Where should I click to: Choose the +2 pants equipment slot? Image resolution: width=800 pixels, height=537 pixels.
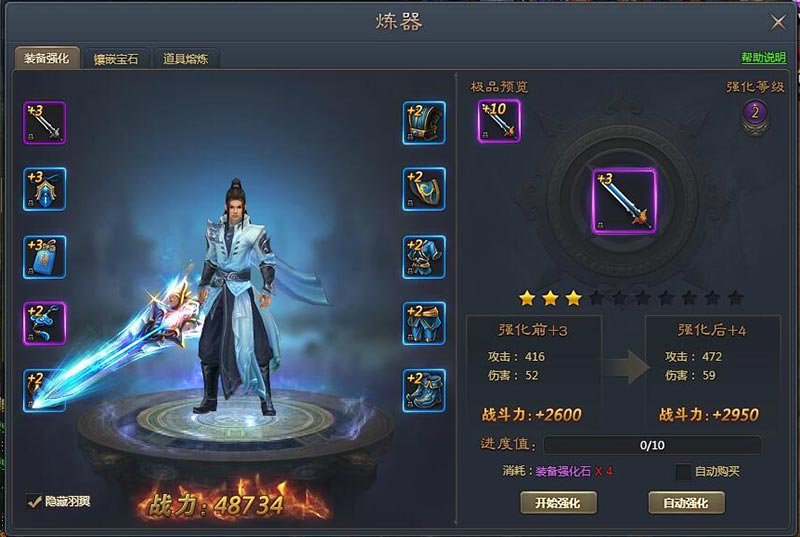[x=424, y=323]
